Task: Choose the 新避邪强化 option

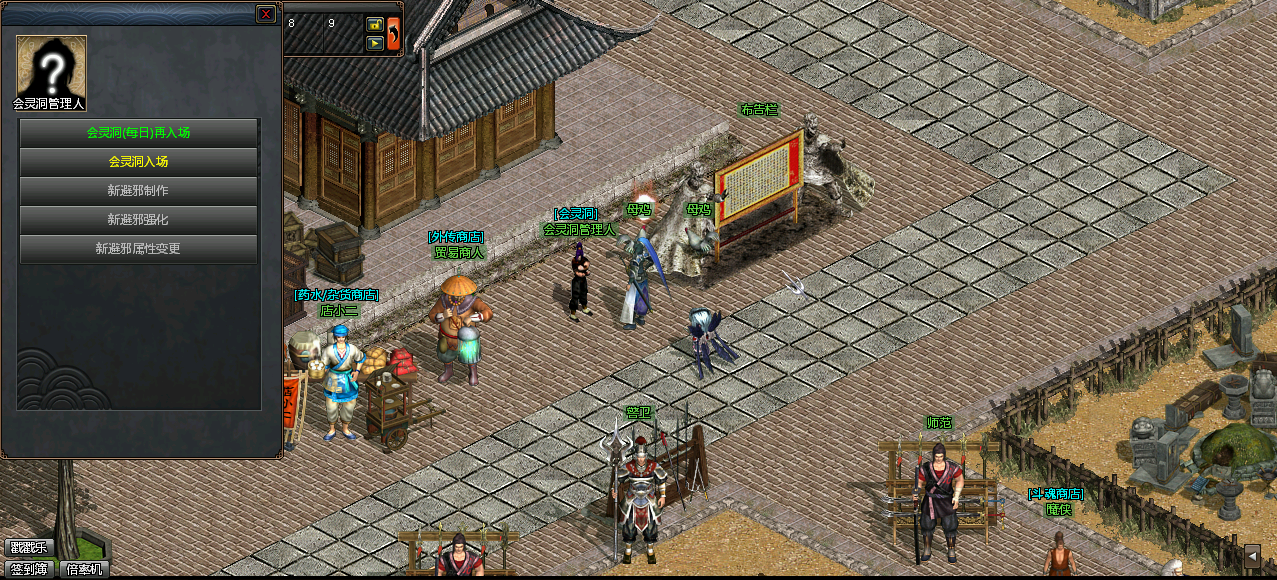Action: [x=139, y=219]
